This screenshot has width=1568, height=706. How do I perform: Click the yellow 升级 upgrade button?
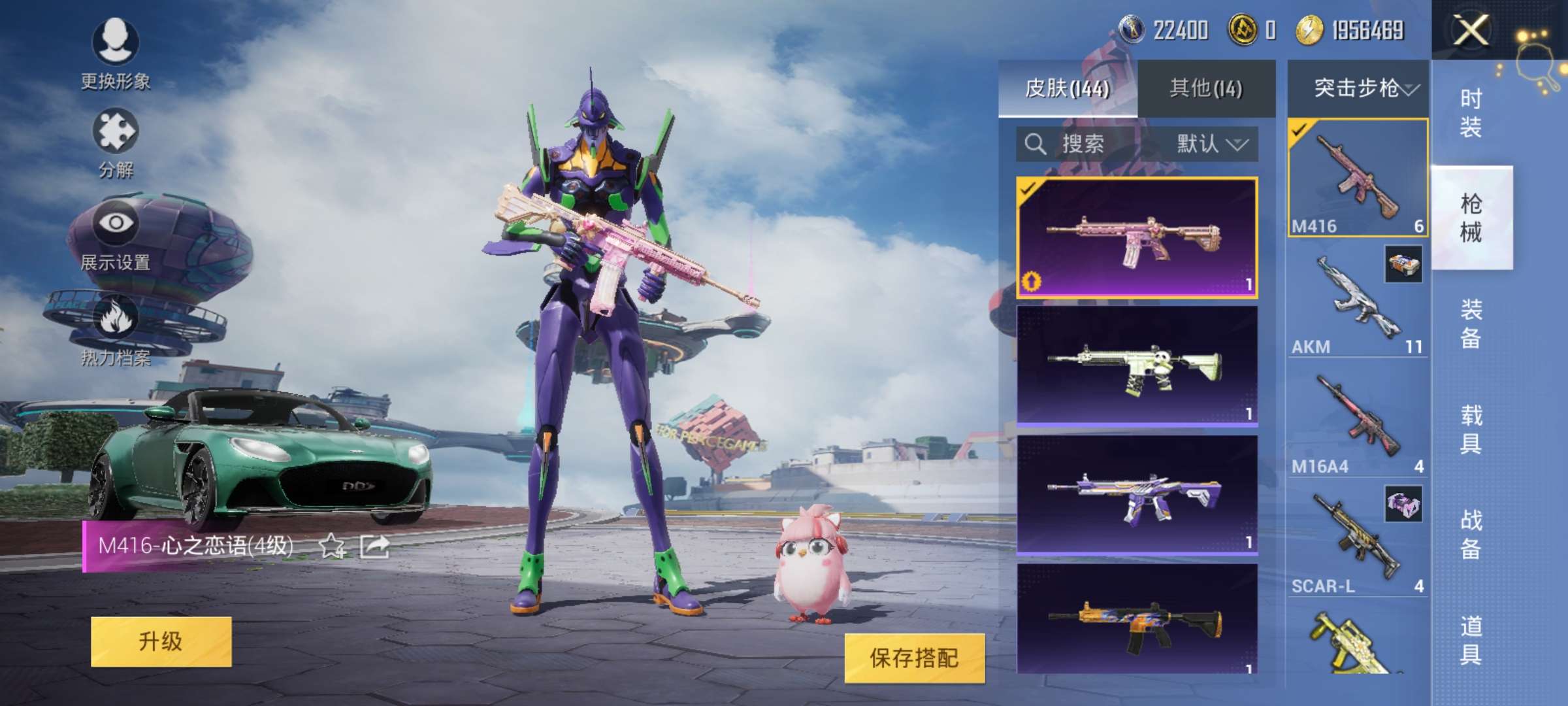point(161,641)
